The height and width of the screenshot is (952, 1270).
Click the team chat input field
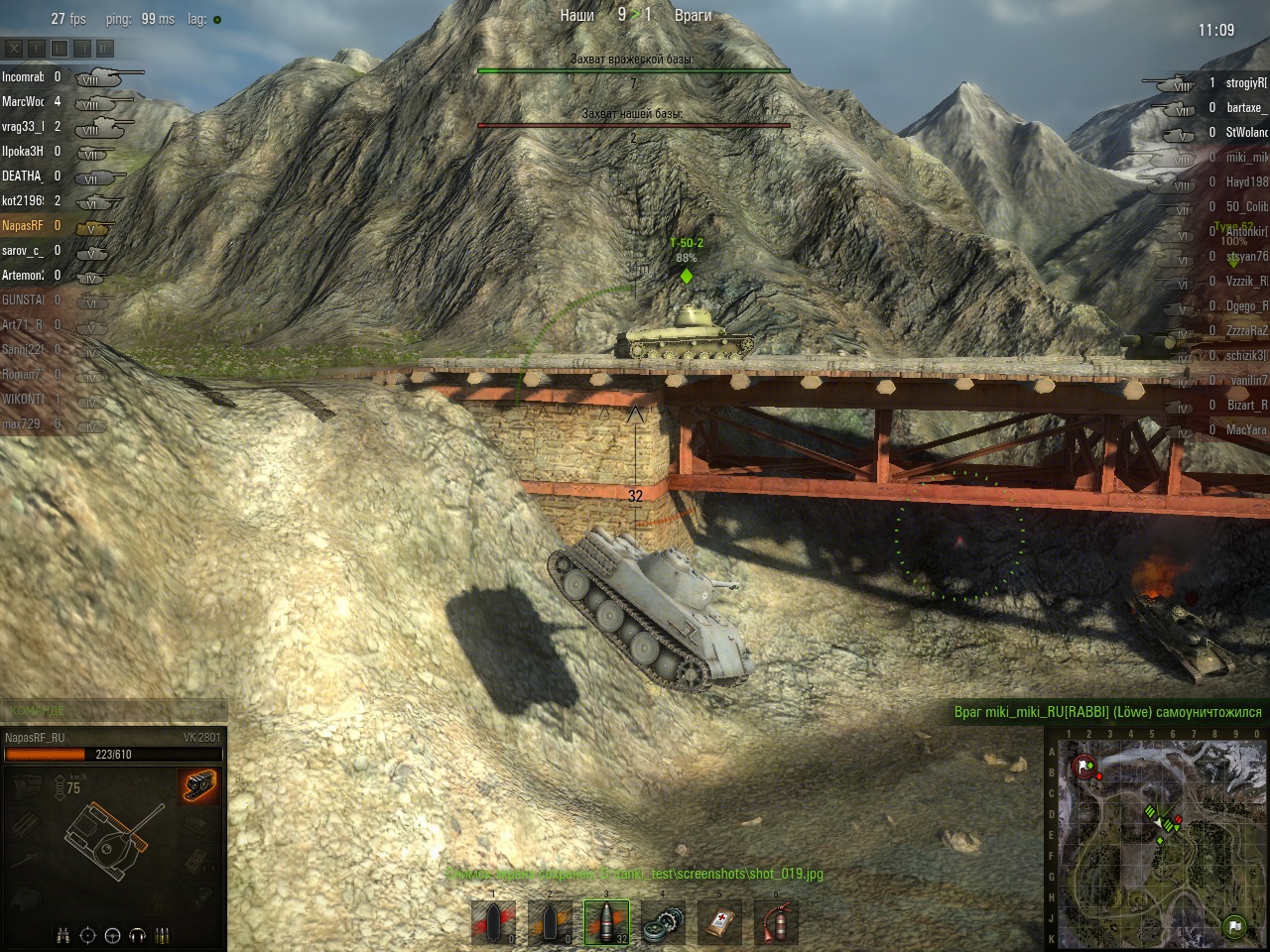114,711
